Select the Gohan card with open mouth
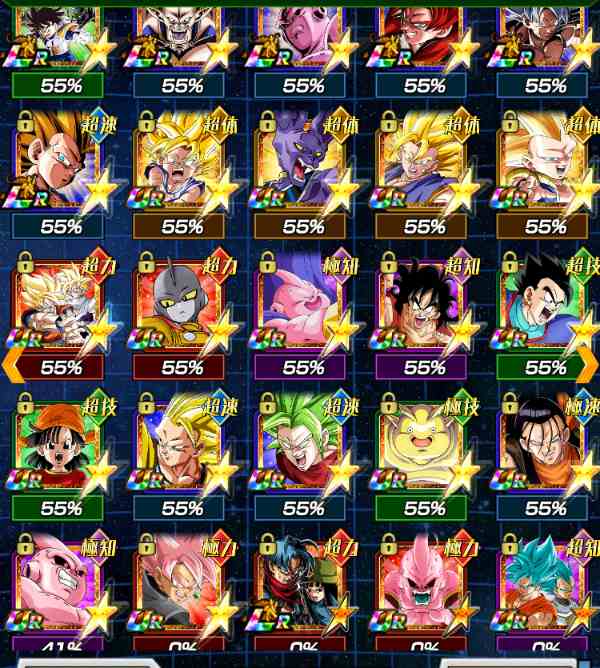600x668 pixels. [545, 306]
